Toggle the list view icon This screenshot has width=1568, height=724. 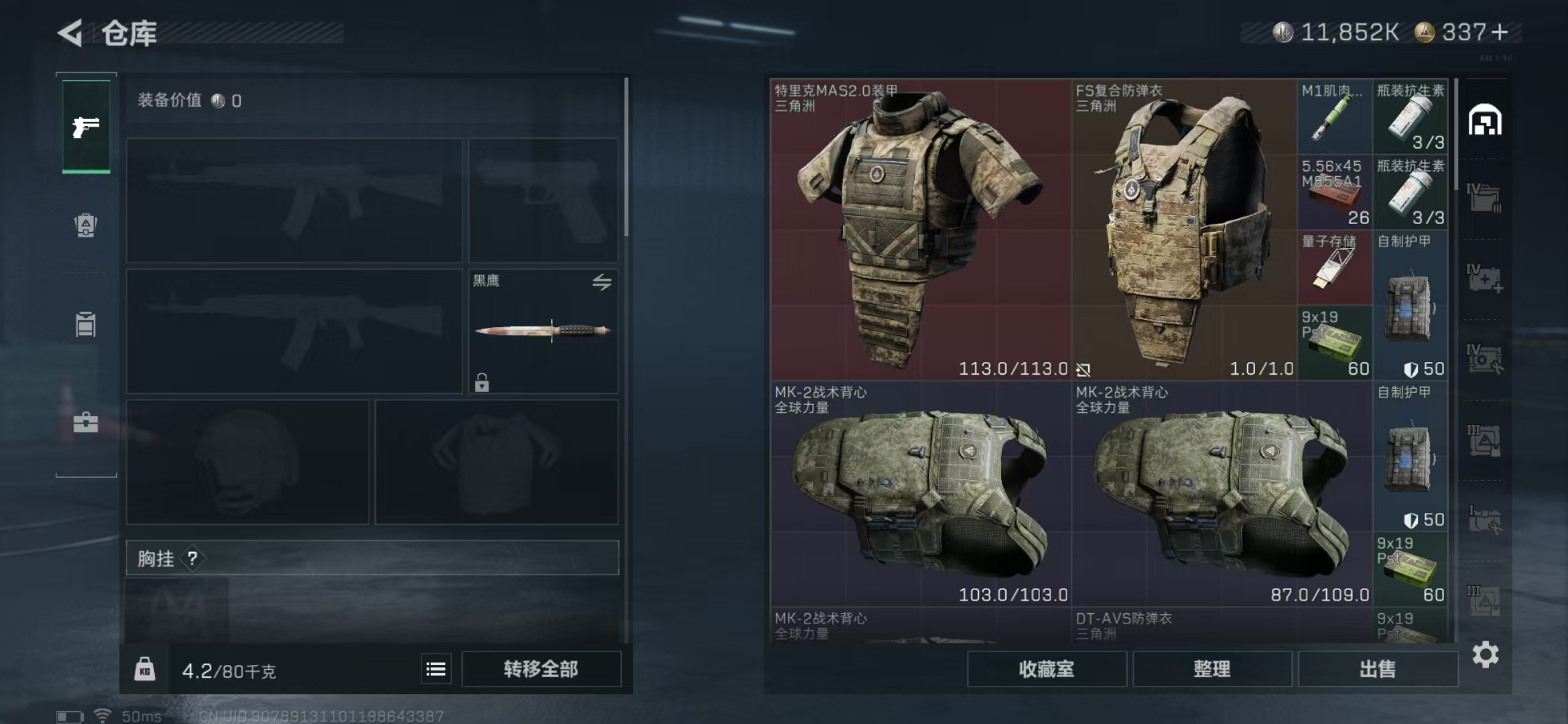(x=436, y=669)
